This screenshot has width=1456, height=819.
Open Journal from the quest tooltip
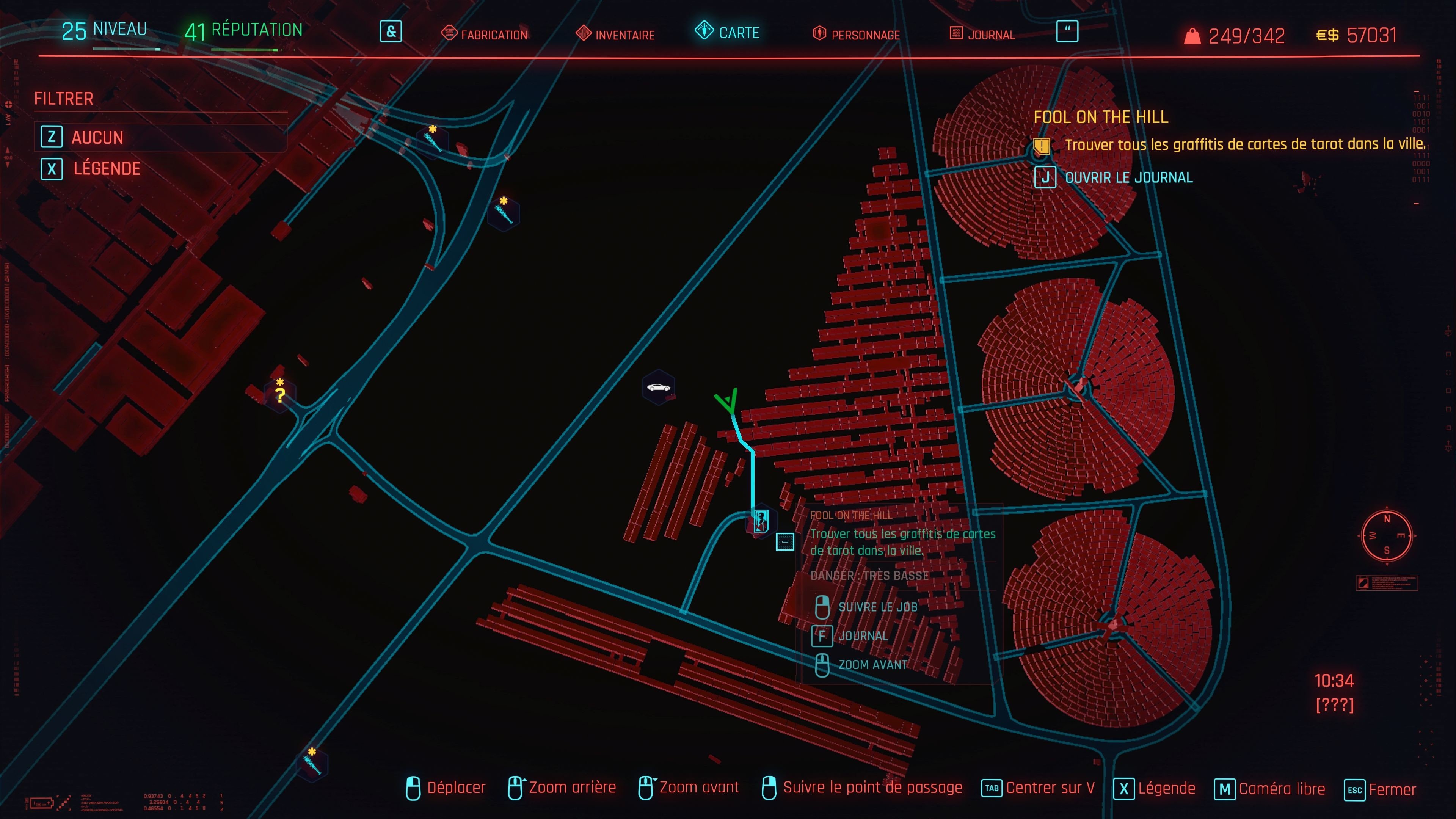click(x=863, y=636)
